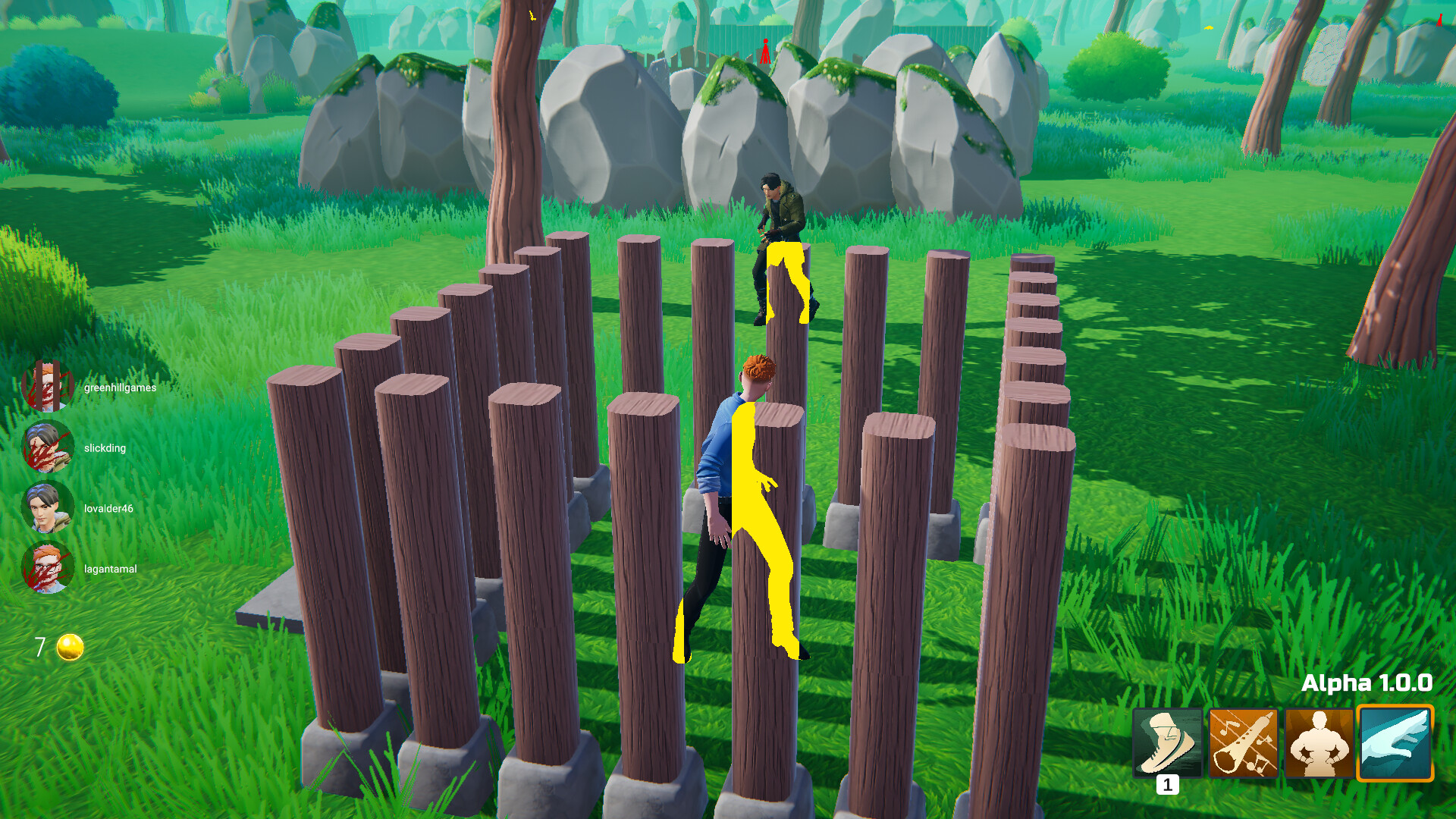Click lovalder46 player avatar
The height and width of the screenshot is (819, 1456).
coord(49,508)
